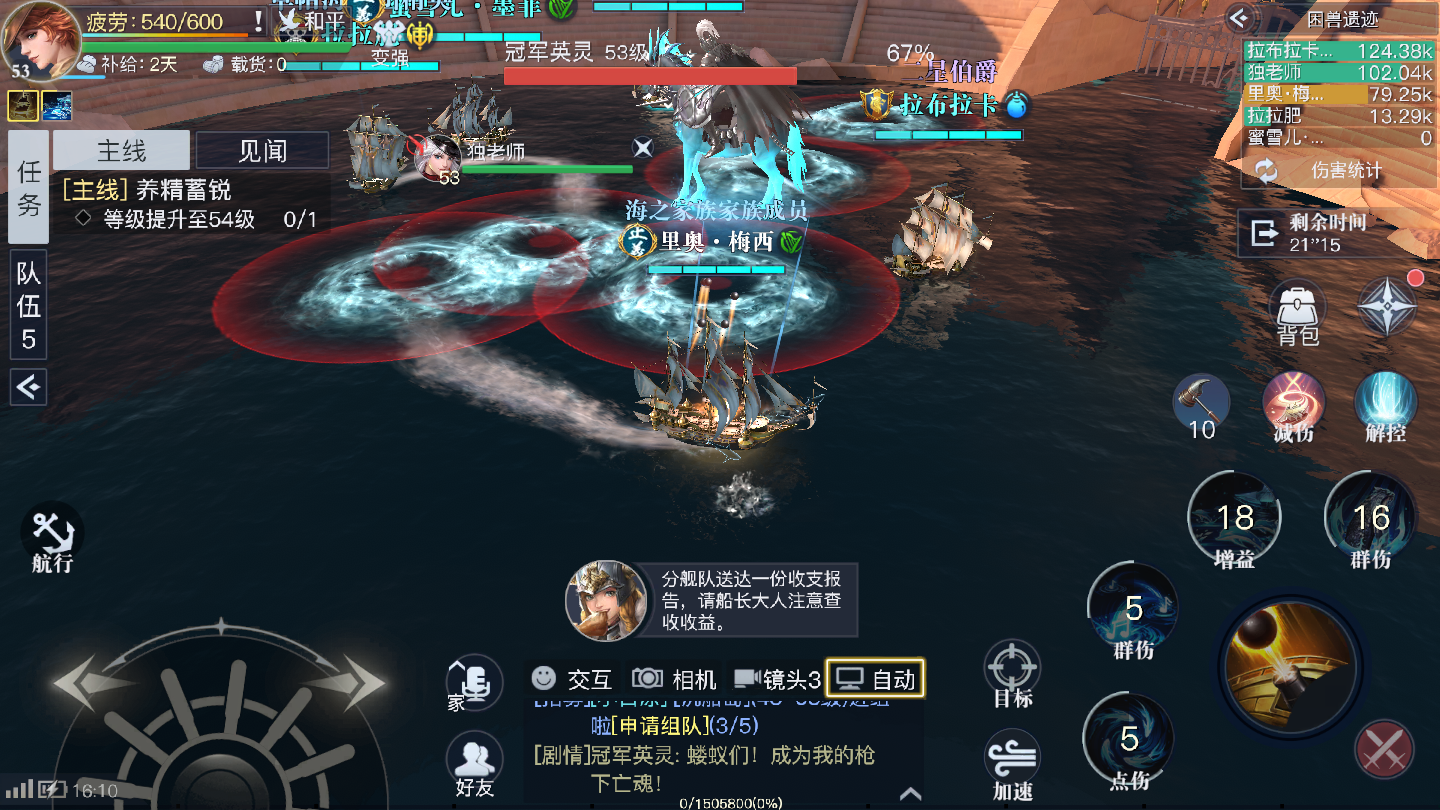This screenshot has width=1440, height=810.
Task: Open the 航行 sailing anchor menu
Action: point(50,530)
